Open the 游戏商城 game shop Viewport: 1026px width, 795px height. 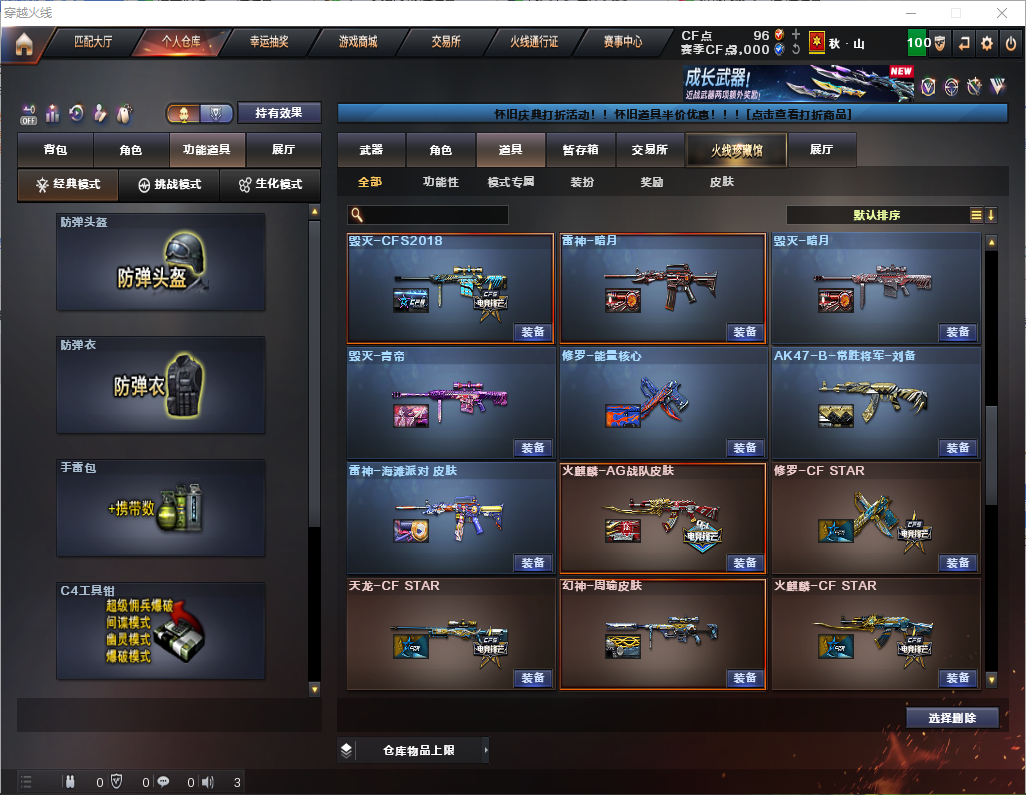pos(357,43)
